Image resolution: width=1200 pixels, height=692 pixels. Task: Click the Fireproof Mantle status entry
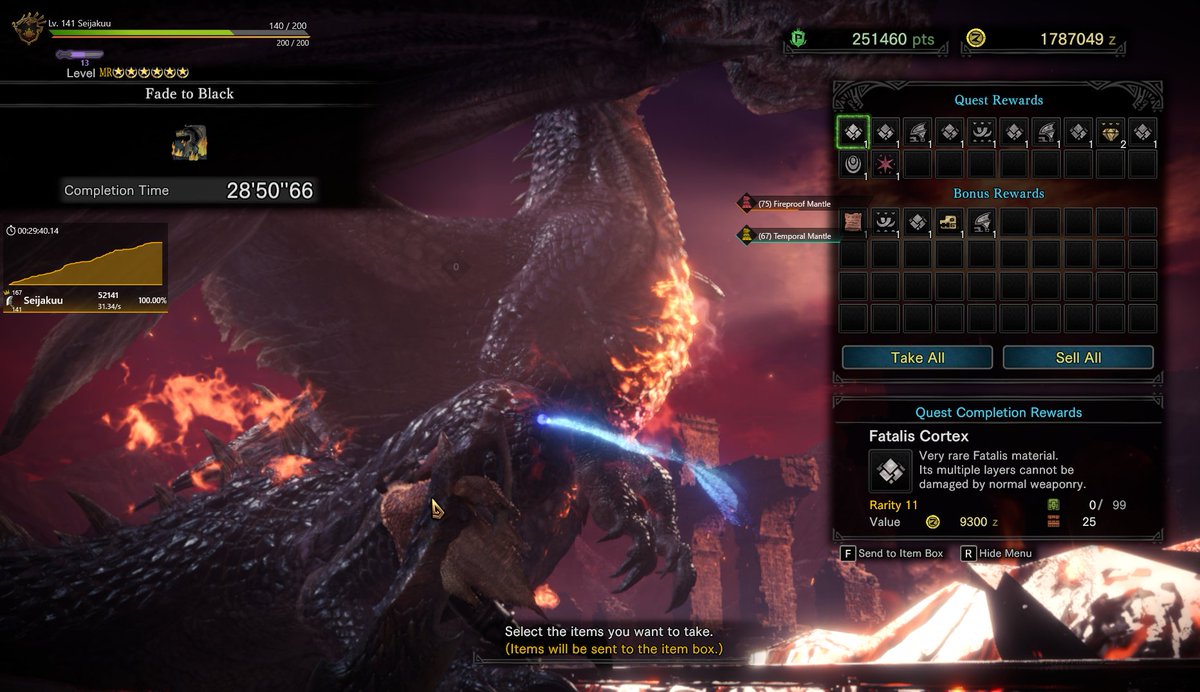coord(786,204)
